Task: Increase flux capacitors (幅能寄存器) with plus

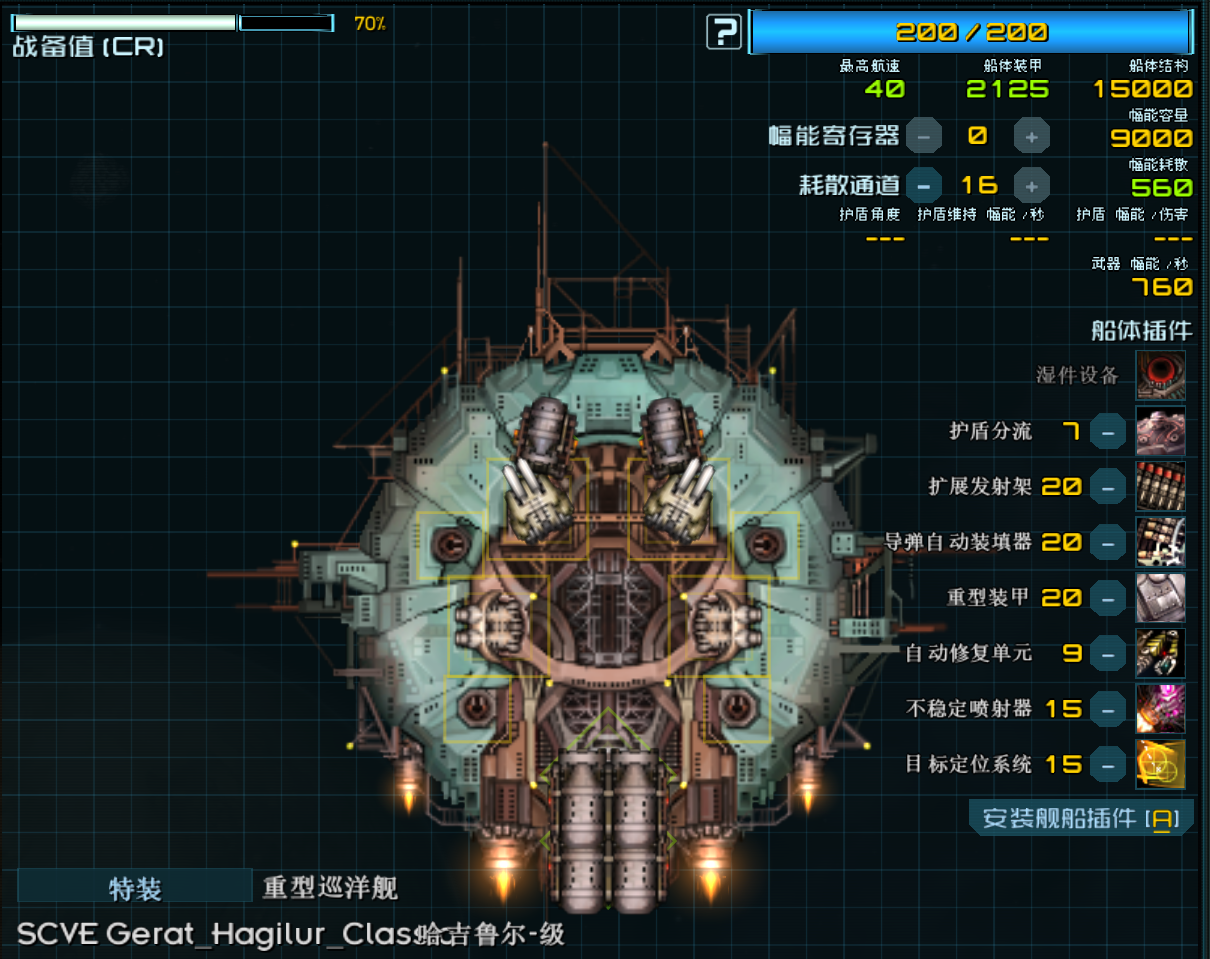Action: pyautogui.click(x=1032, y=135)
